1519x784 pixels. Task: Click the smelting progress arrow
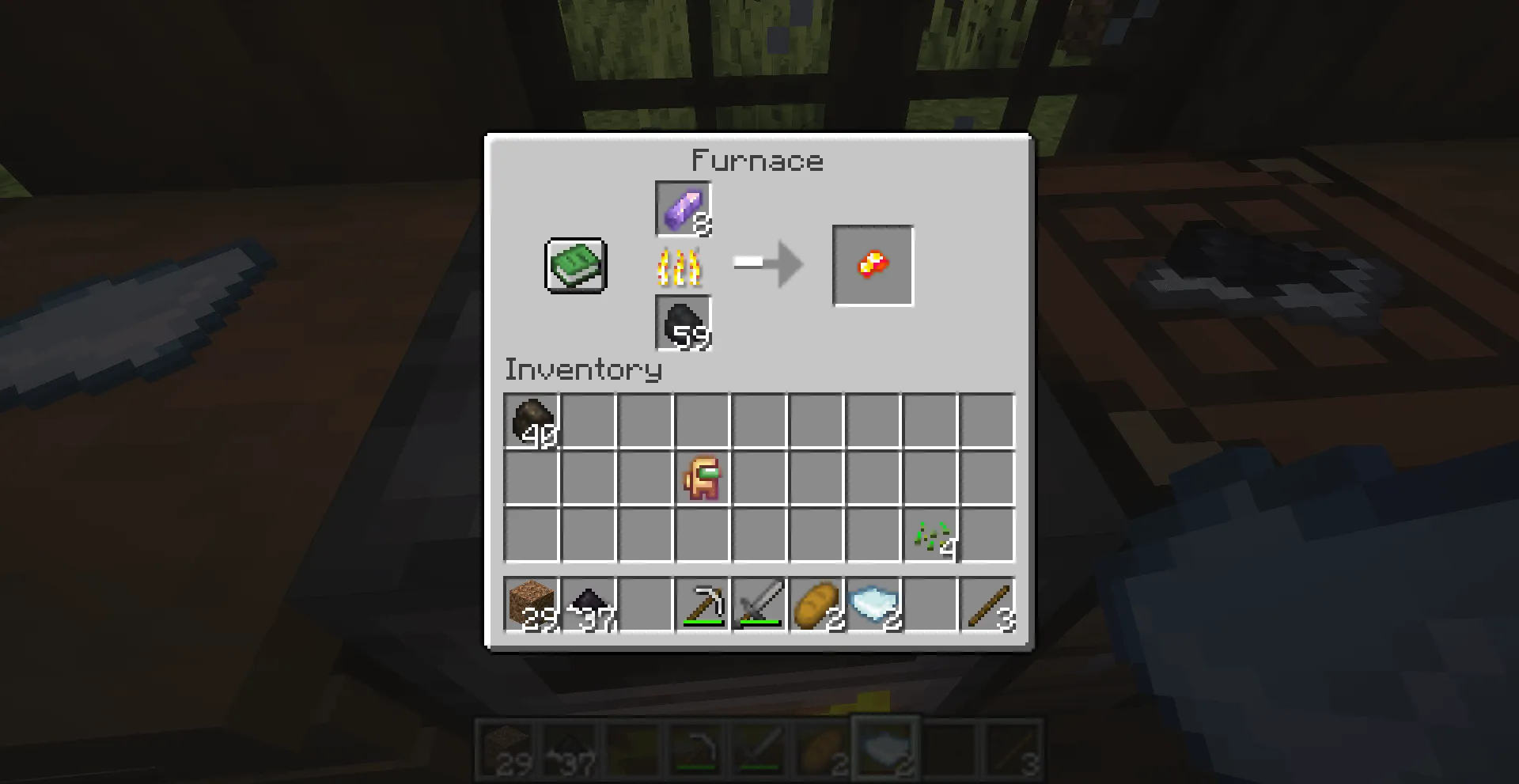click(766, 265)
